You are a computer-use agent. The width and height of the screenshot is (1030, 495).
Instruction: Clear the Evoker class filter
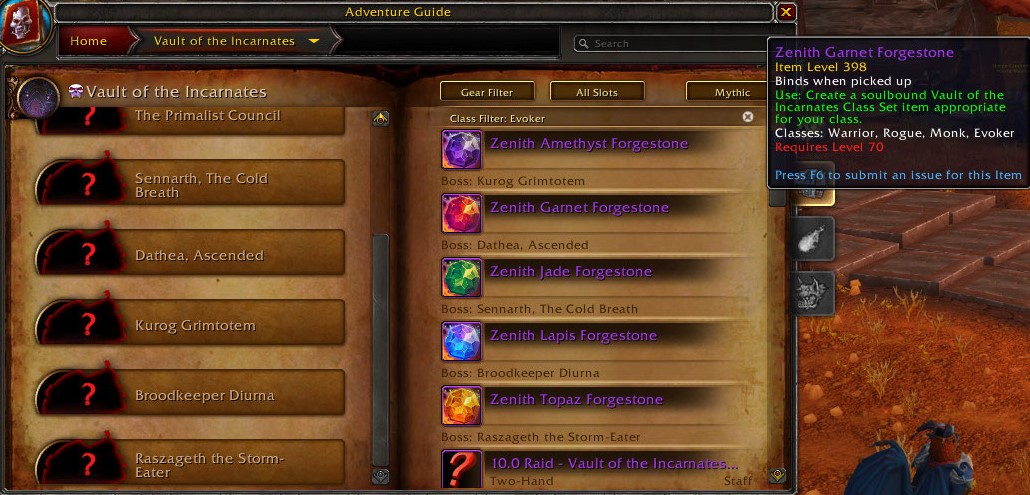click(x=747, y=117)
